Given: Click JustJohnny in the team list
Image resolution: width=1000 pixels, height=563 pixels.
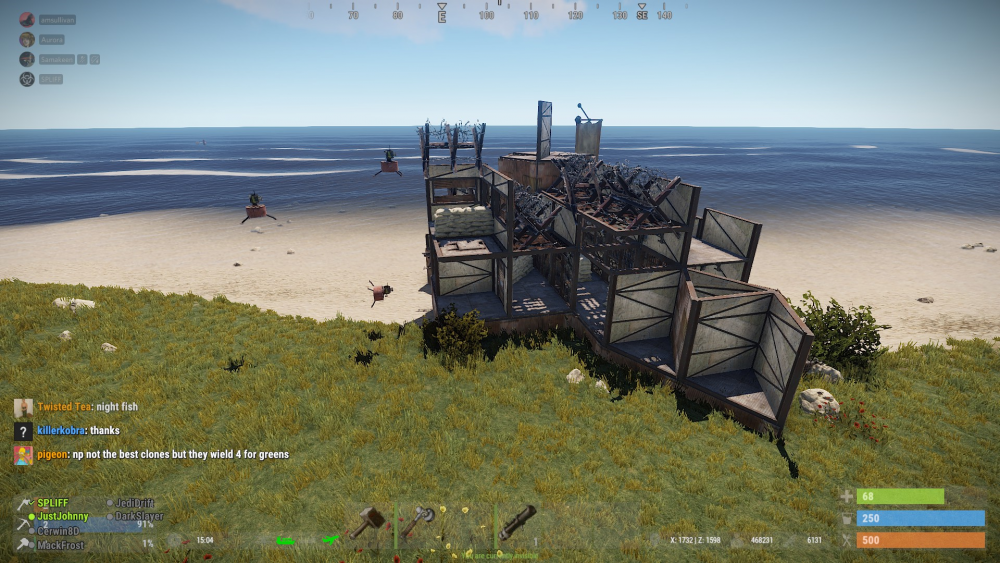Looking at the screenshot, I should (62, 517).
